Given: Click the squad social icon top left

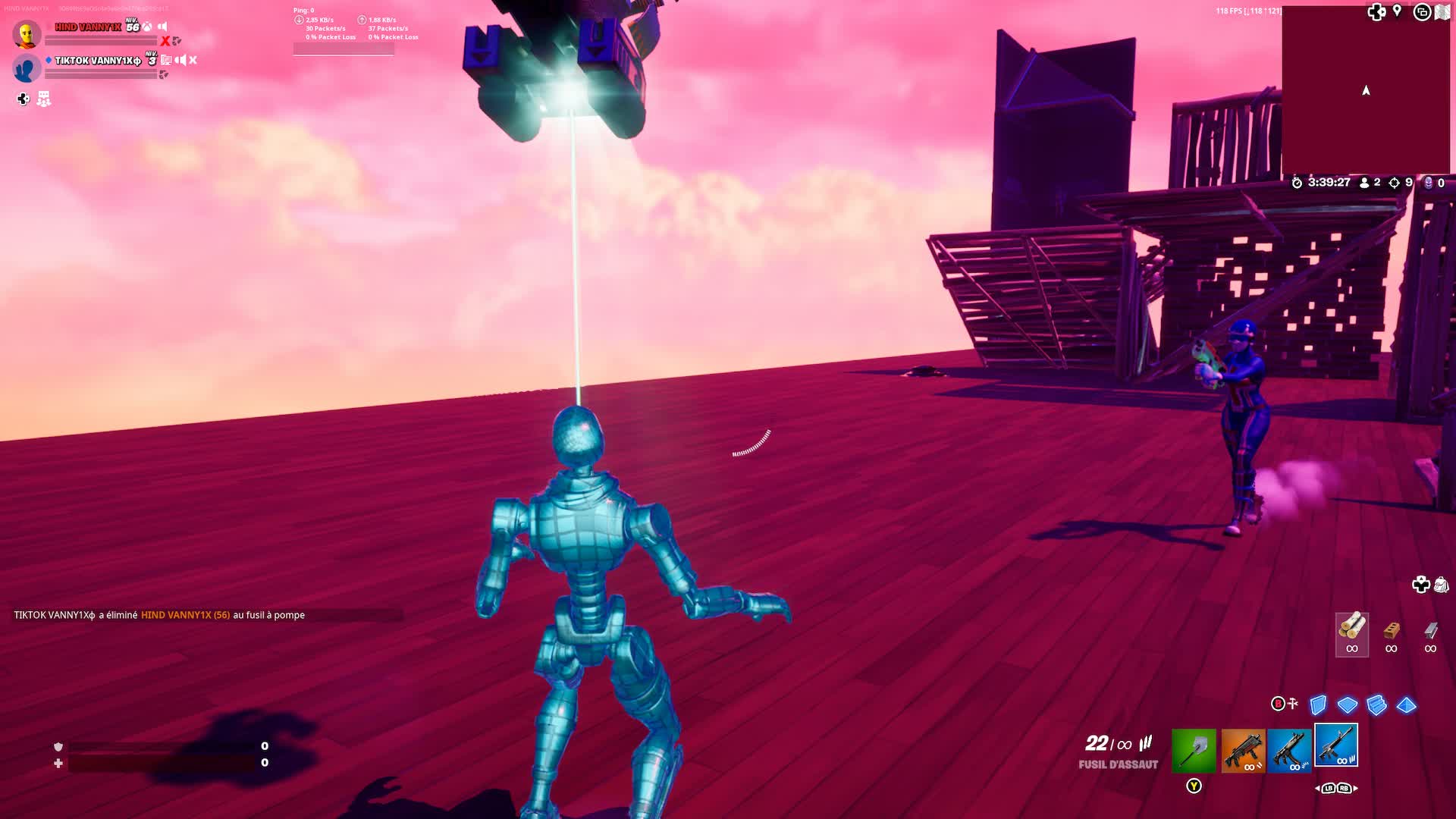Looking at the screenshot, I should 44,99.
